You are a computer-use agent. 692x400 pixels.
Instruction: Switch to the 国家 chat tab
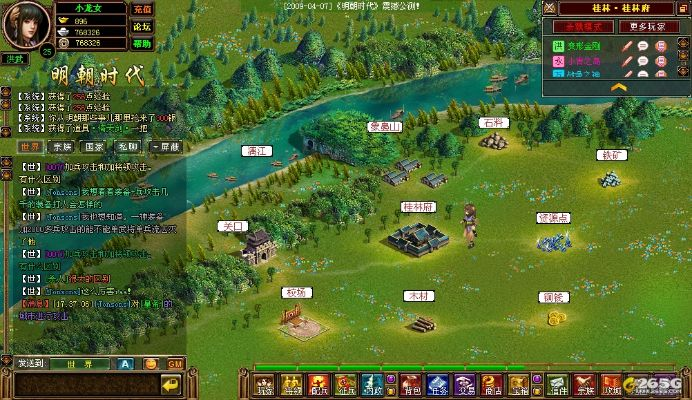coord(96,147)
